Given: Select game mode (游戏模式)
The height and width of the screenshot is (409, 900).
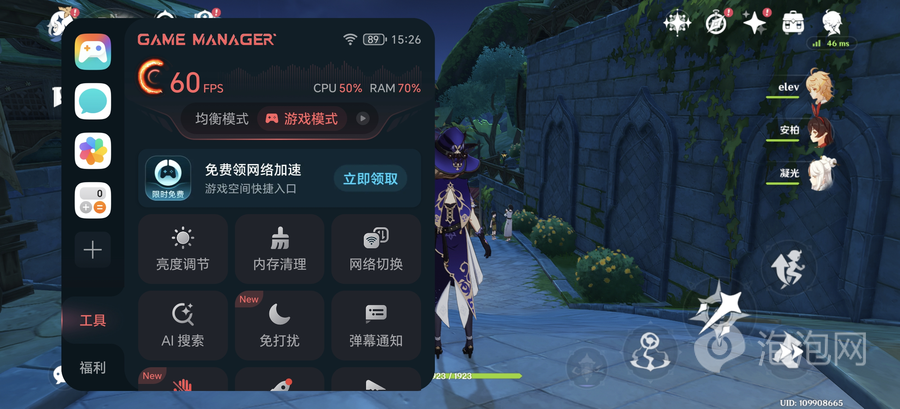Looking at the screenshot, I should [301, 119].
